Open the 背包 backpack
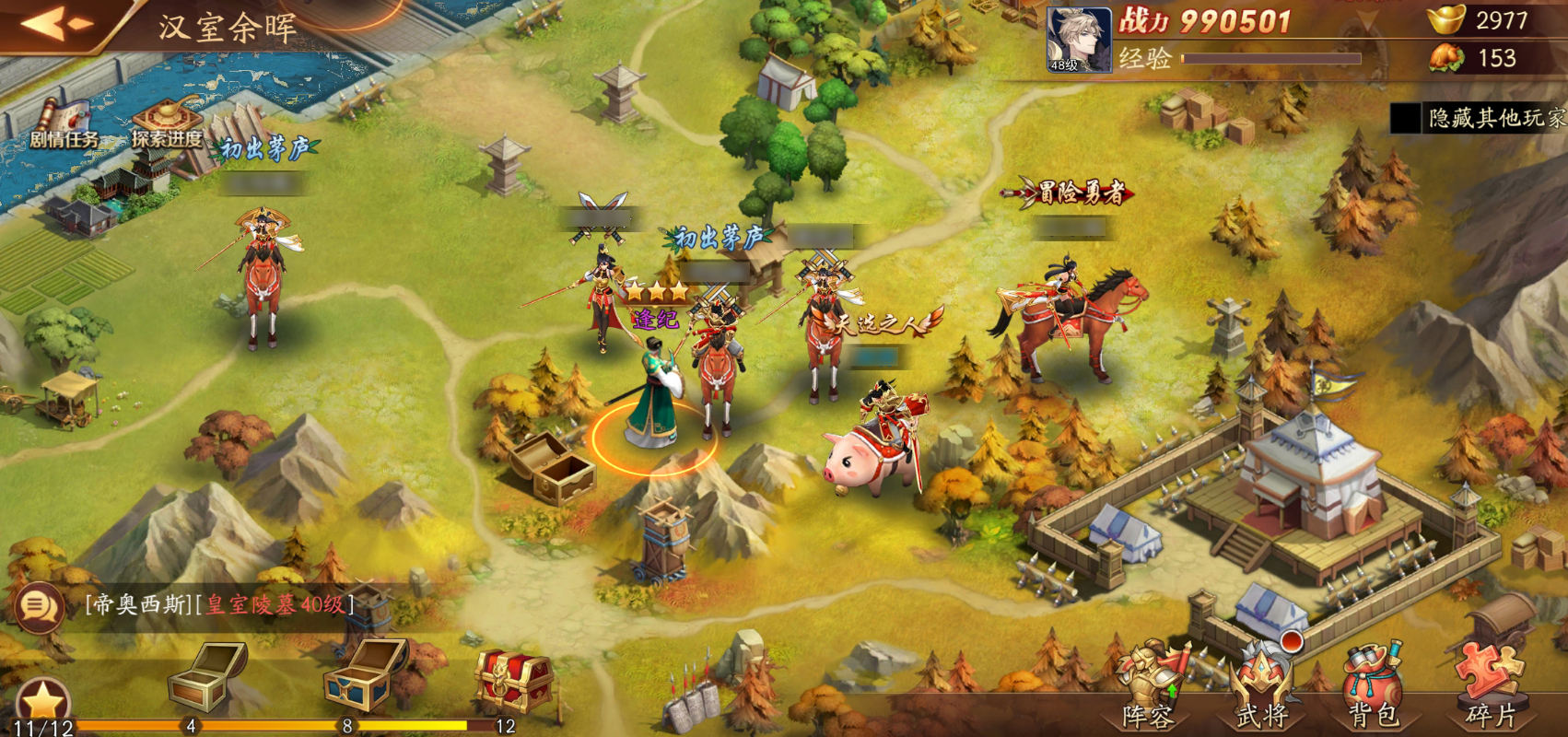Viewport: 1568px width, 737px height. click(1373, 689)
